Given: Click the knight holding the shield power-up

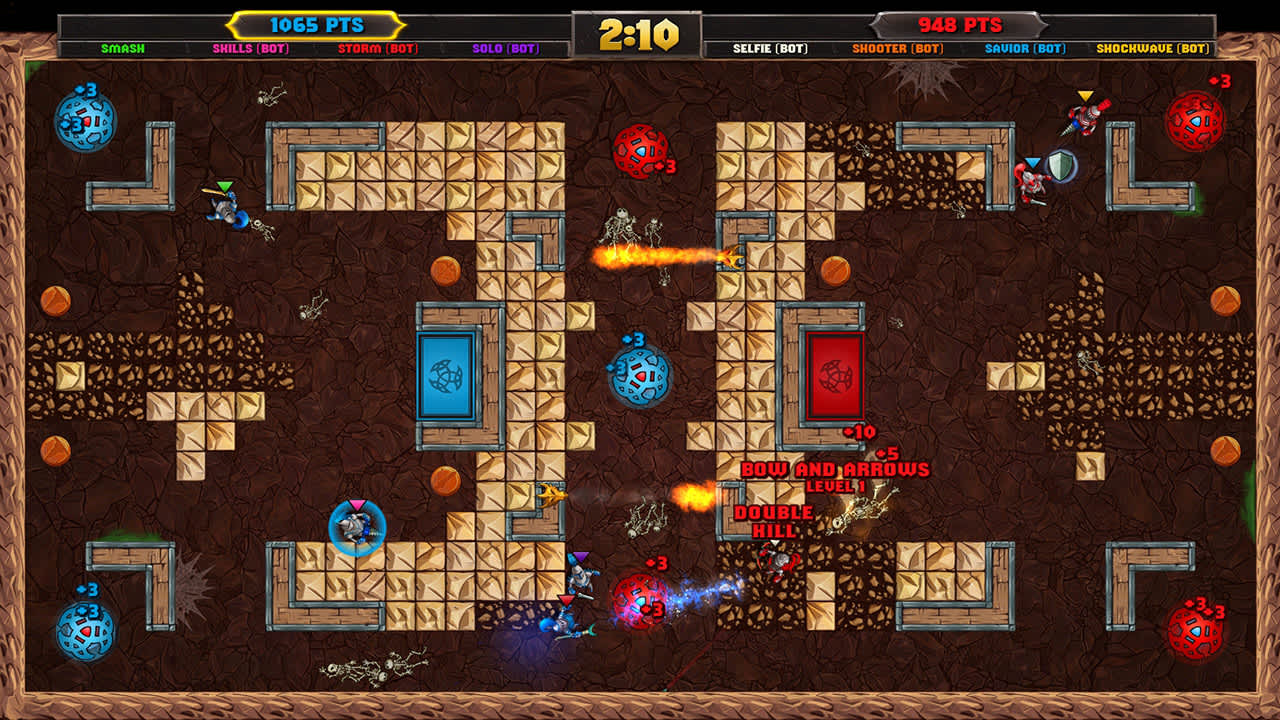Looking at the screenshot, I should [1033, 185].
